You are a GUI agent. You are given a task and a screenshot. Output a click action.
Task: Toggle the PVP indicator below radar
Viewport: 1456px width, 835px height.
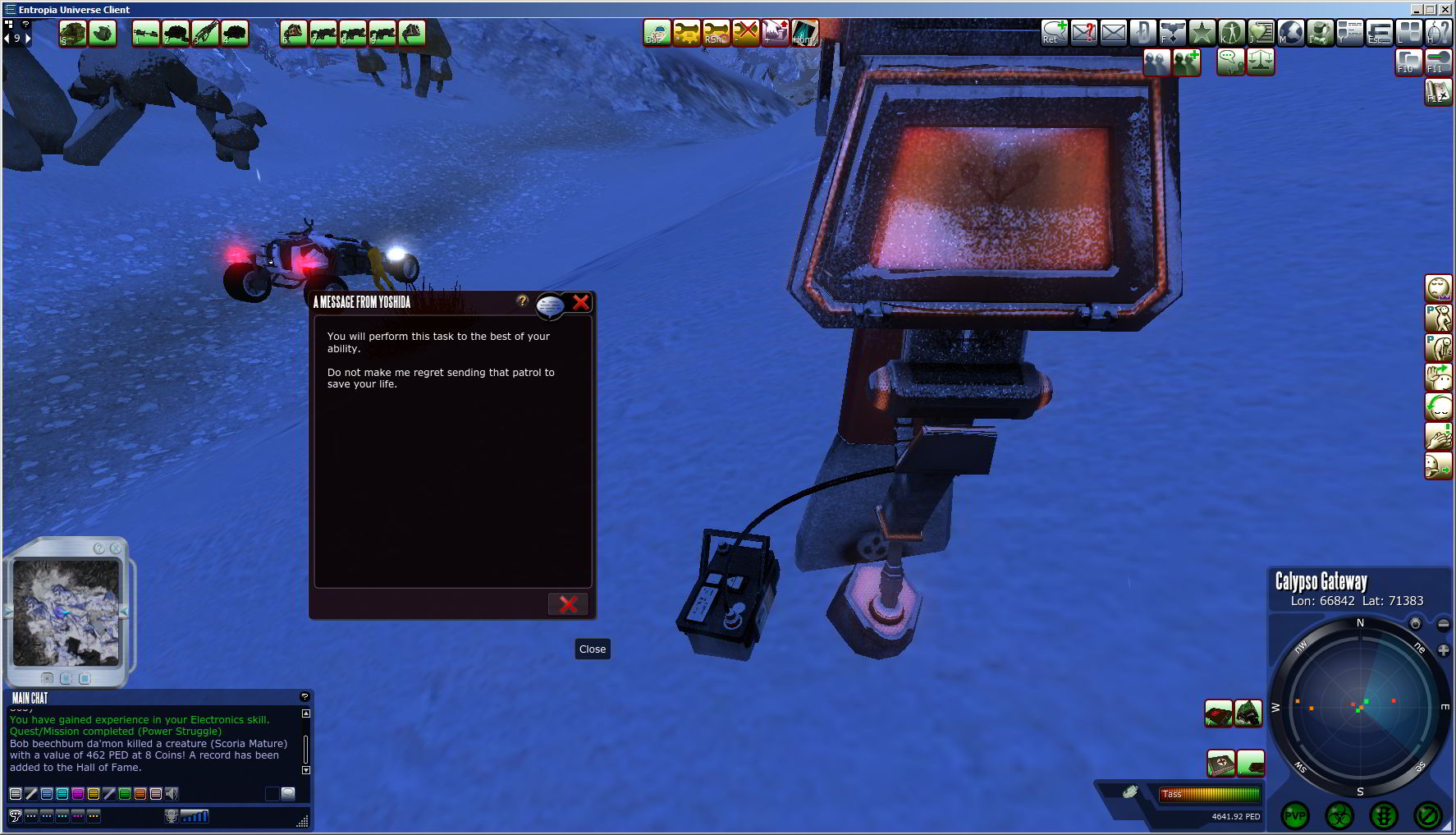pos(1295,816)
